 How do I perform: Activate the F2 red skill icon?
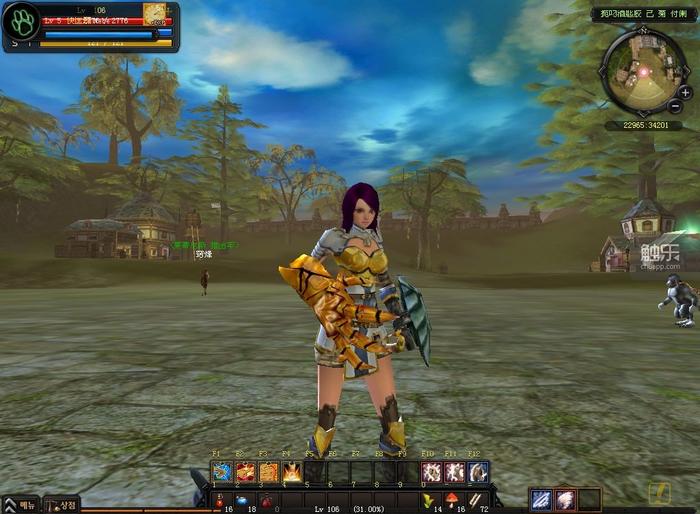coord(245,472)
